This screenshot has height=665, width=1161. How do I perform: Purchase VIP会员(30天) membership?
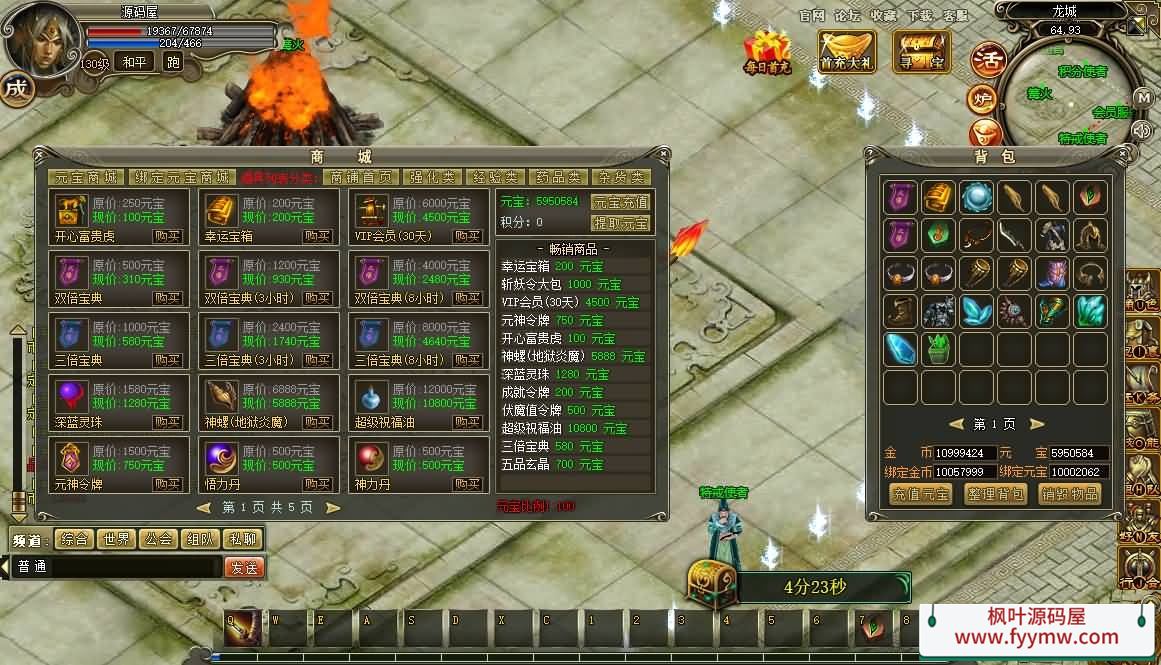tap(467, 236)
